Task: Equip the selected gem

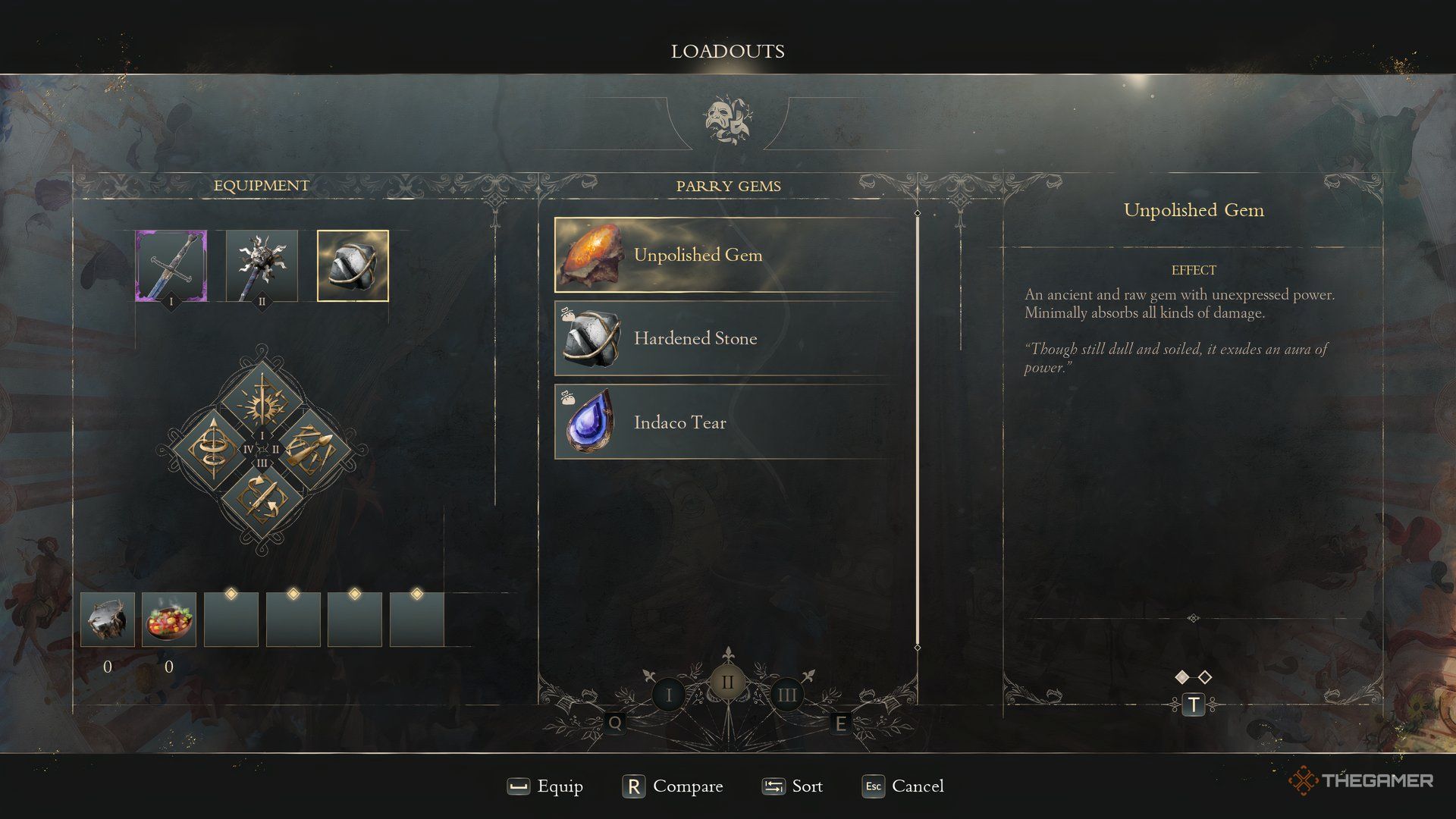Action: pos(546,786)
